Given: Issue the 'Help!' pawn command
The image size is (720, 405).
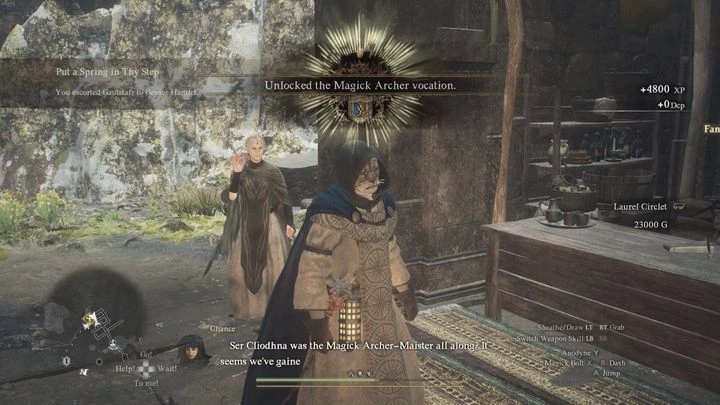Looking at the screenshot, I should (126, 368).
